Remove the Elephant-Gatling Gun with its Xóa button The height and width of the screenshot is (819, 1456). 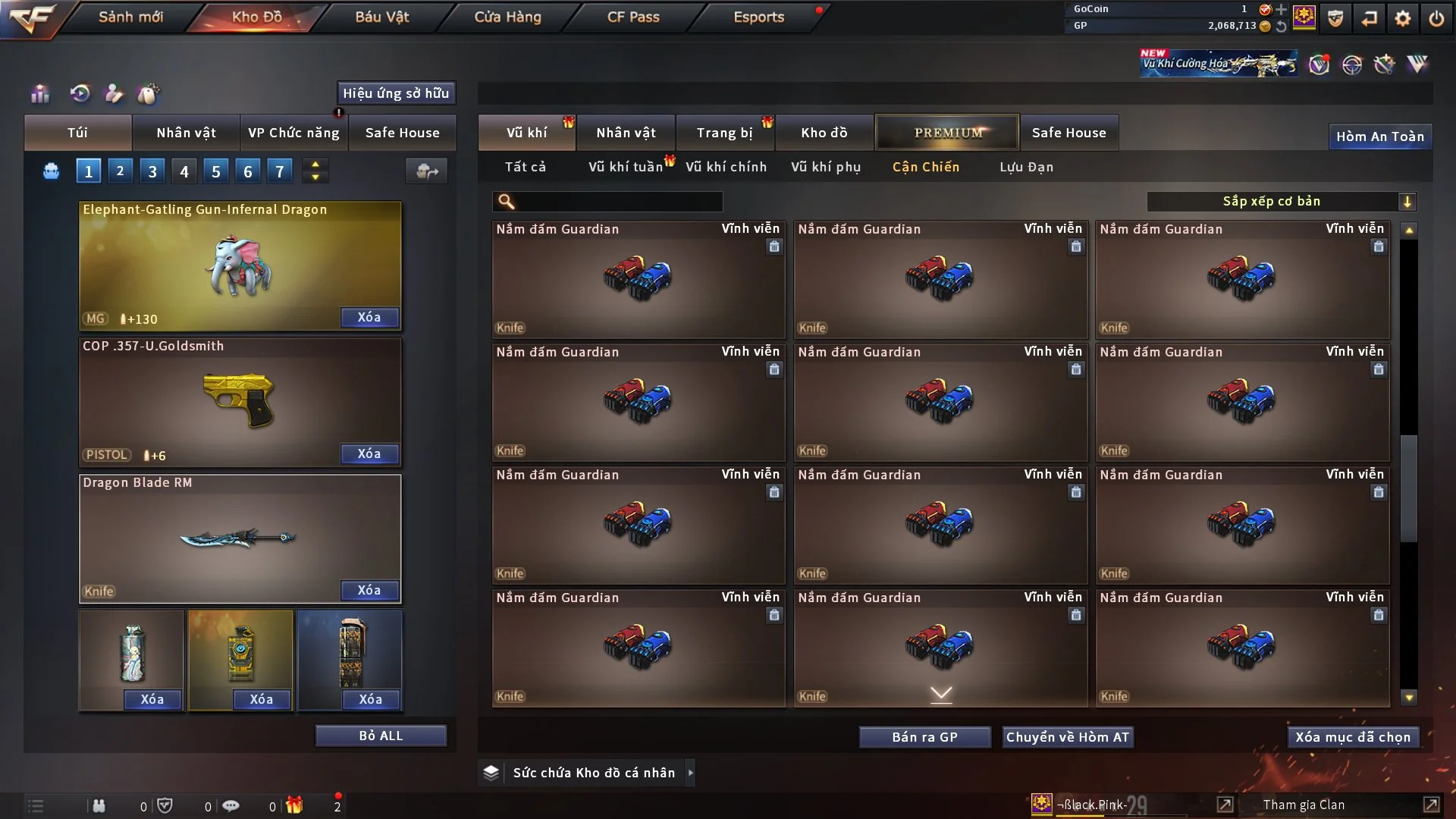tap(369, 317)
